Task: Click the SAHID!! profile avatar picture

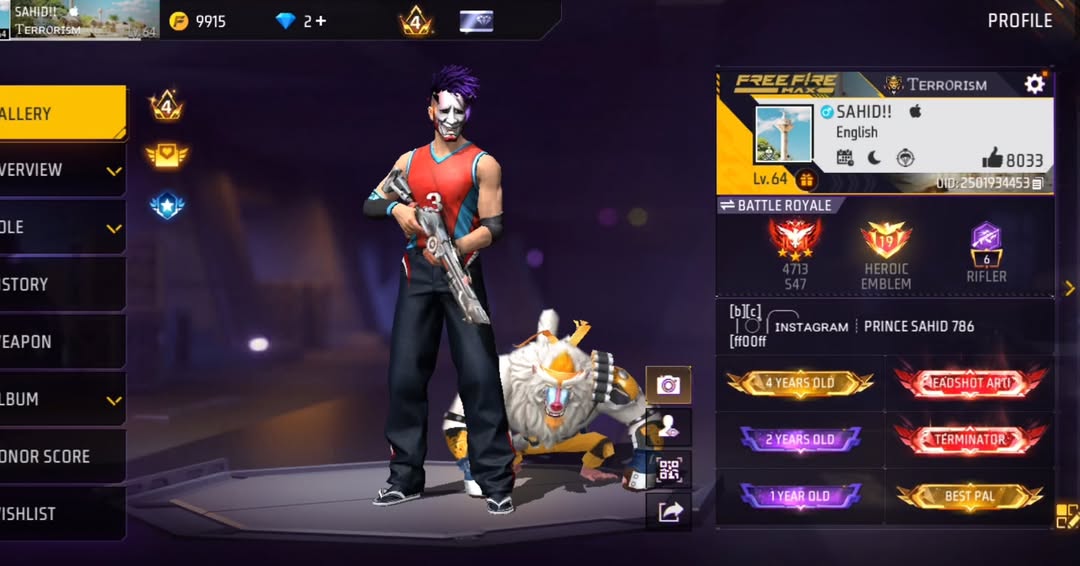Action: [x=783, y=134]
